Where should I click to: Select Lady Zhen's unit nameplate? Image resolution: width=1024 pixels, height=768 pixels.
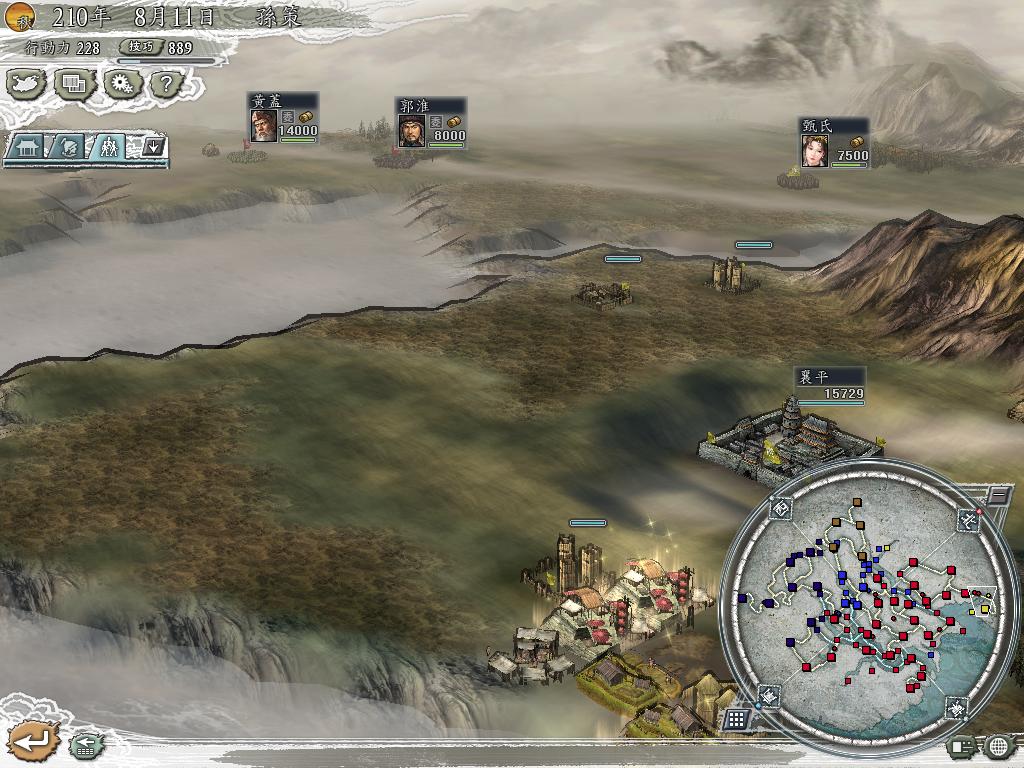834,144
